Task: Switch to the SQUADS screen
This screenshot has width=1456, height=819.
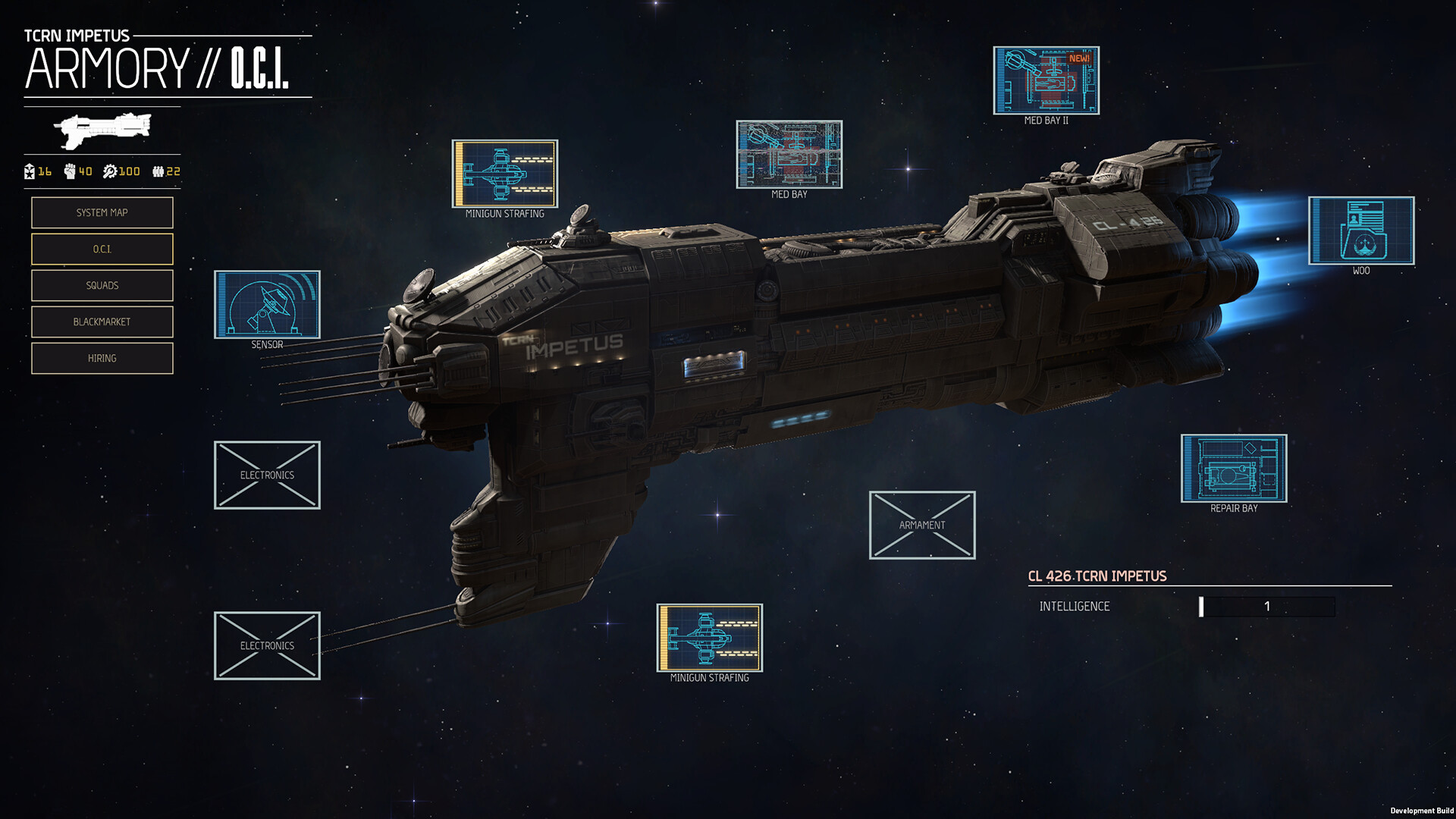Action: (x=102, y=285)
